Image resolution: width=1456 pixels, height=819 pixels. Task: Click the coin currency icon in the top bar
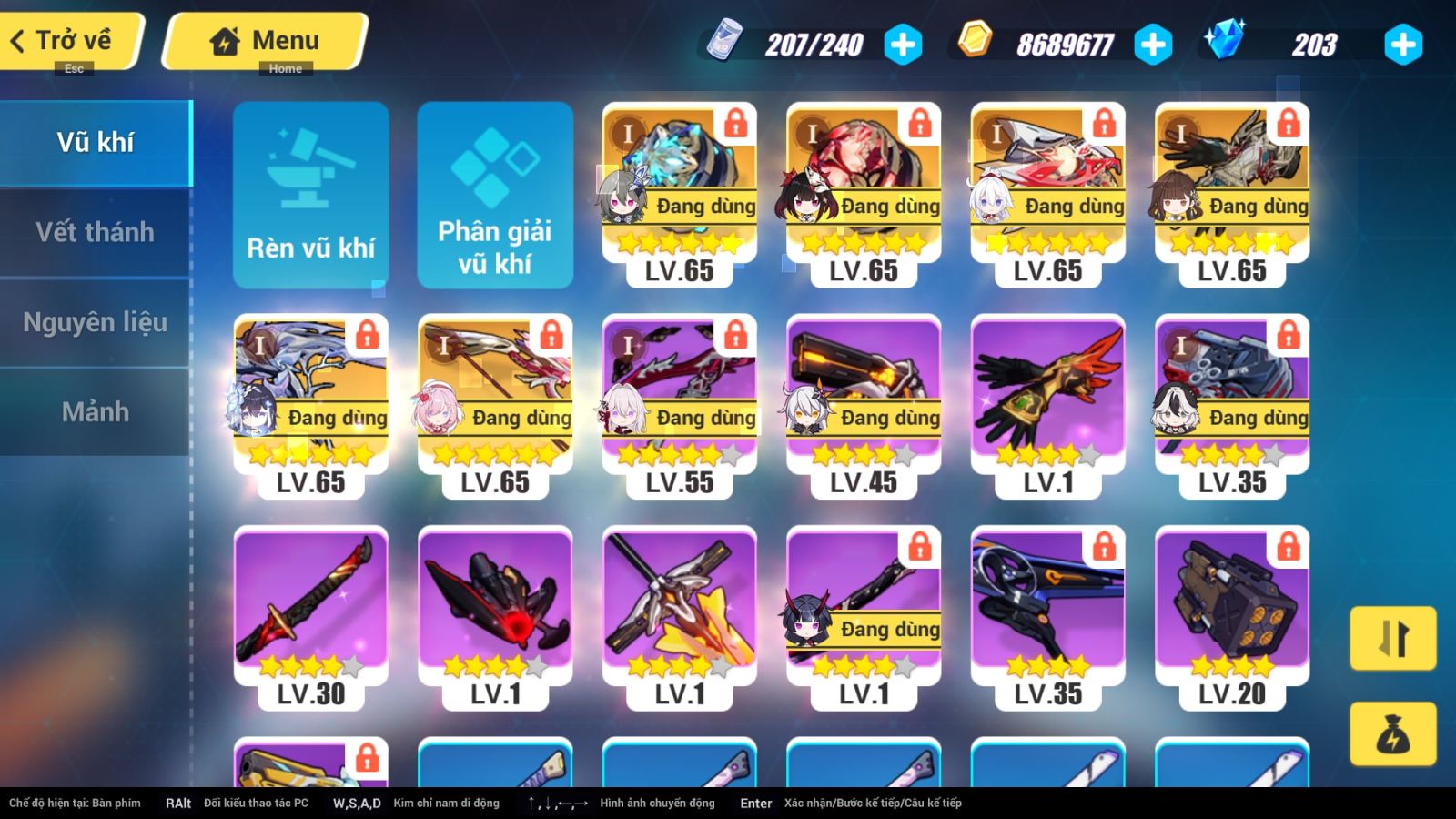click(973, 42)
